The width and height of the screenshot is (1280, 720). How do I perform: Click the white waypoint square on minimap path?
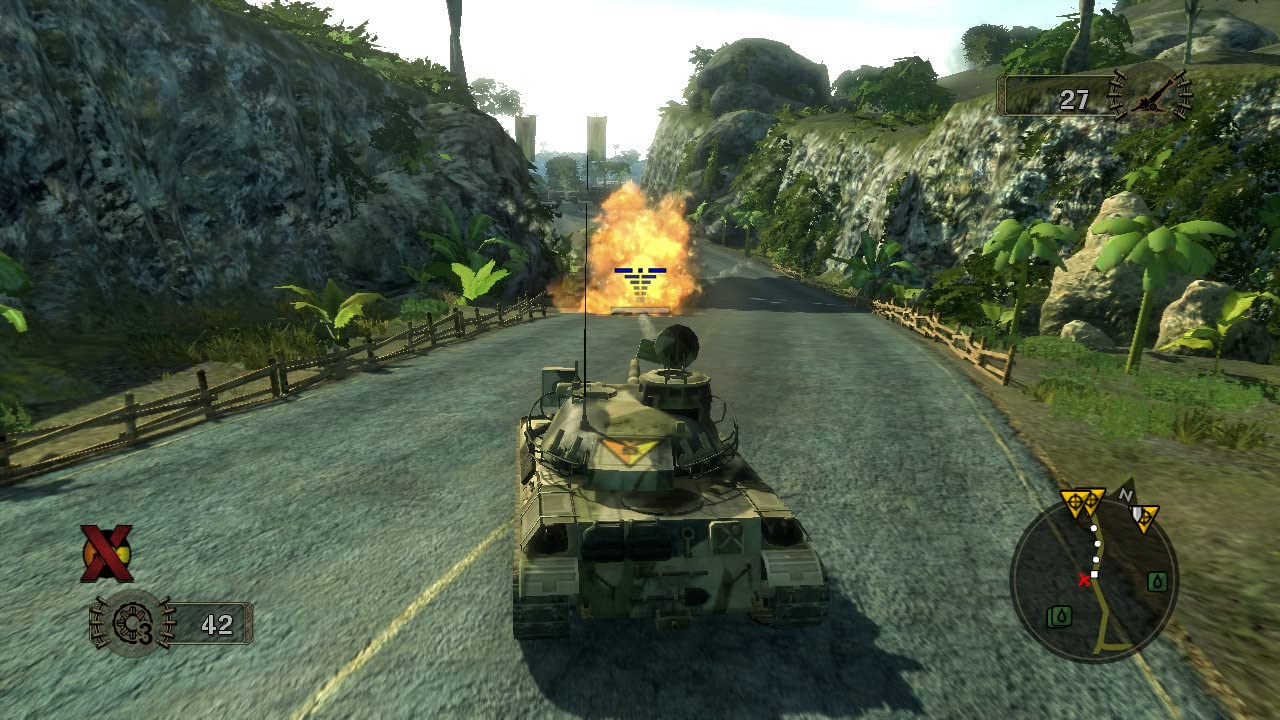(x=1094, y=573)
